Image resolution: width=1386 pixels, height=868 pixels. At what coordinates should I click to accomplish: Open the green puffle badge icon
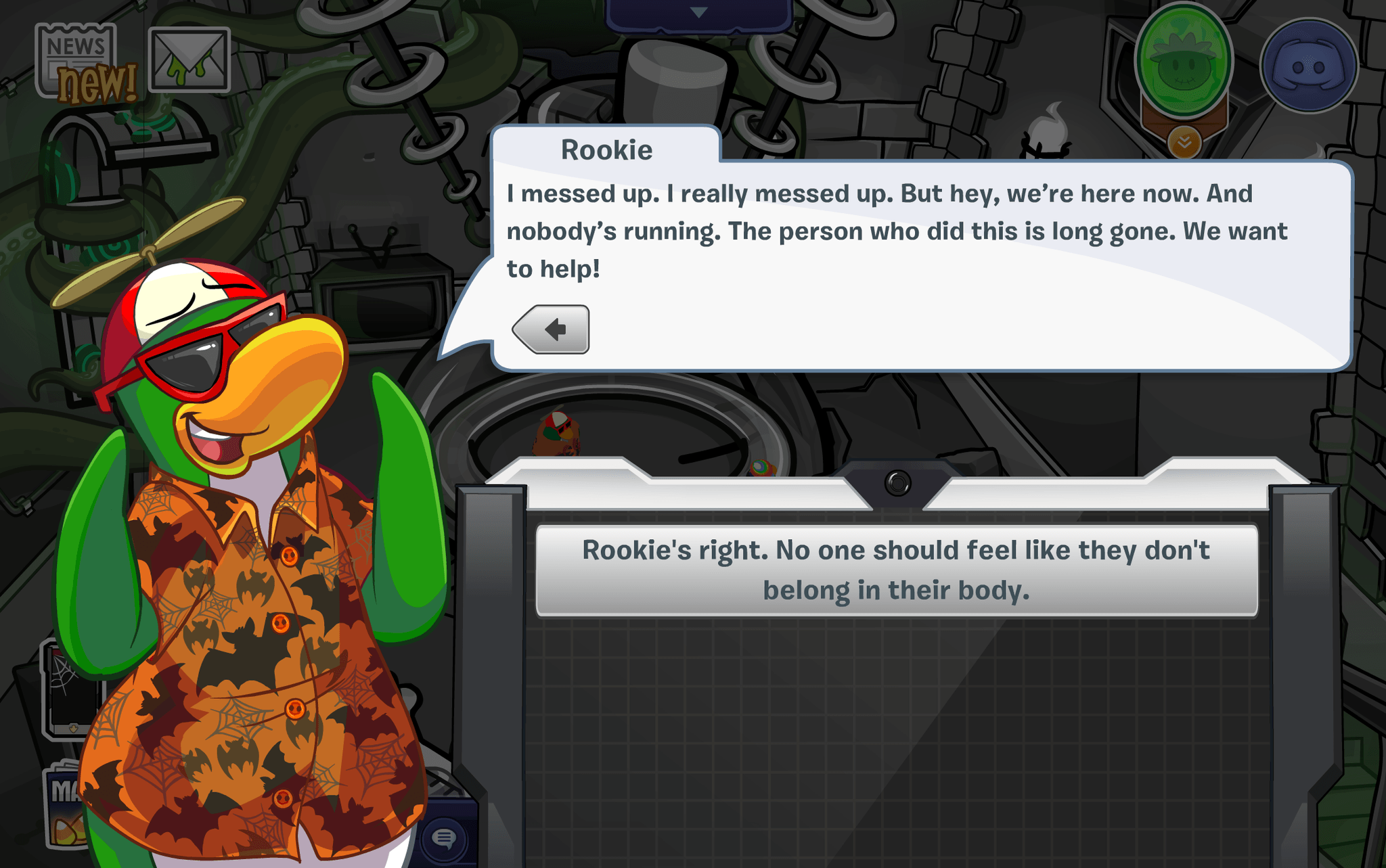point(1184,62)
